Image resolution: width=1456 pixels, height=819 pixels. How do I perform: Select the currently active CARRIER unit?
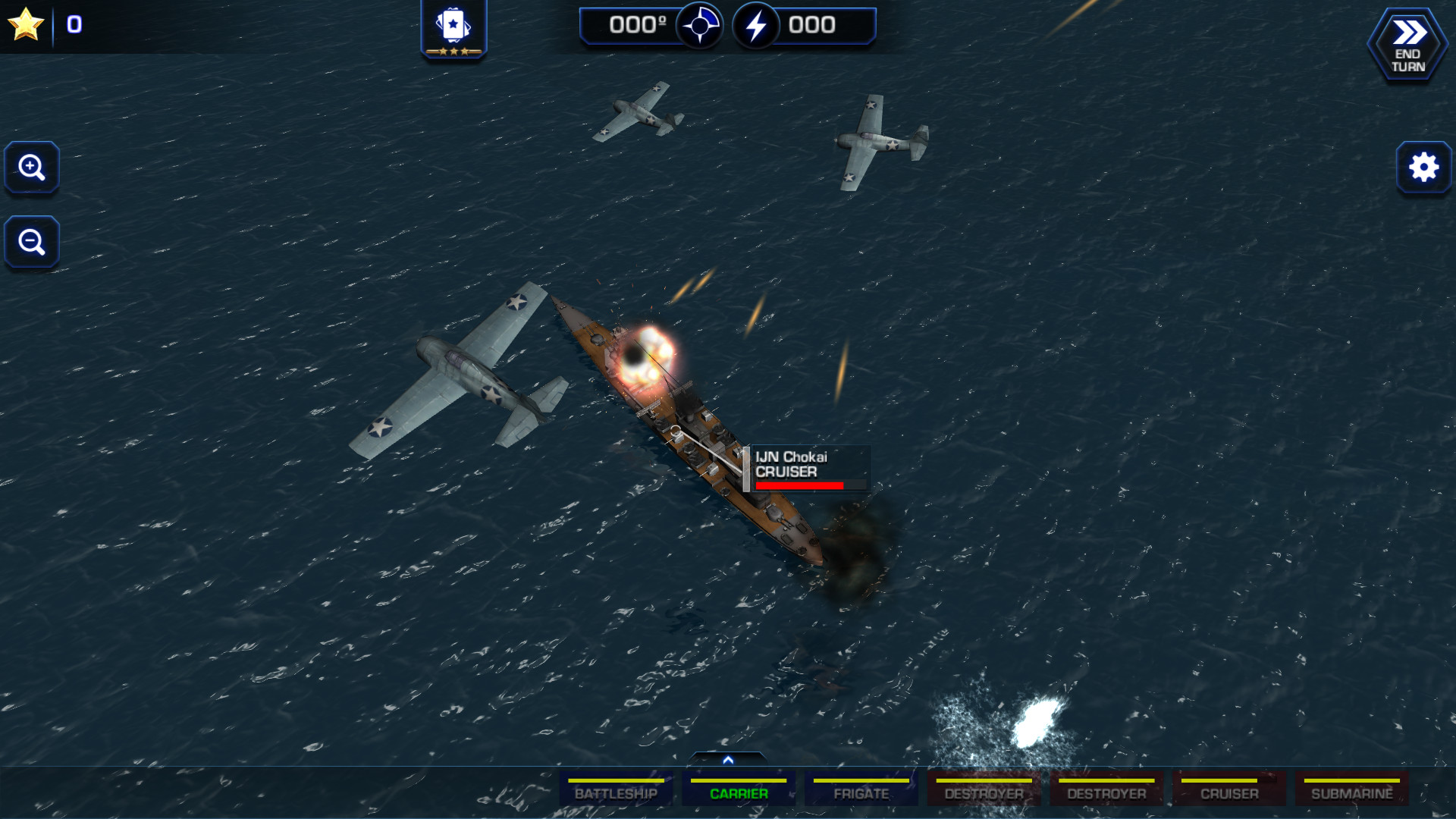pos(739,793)
